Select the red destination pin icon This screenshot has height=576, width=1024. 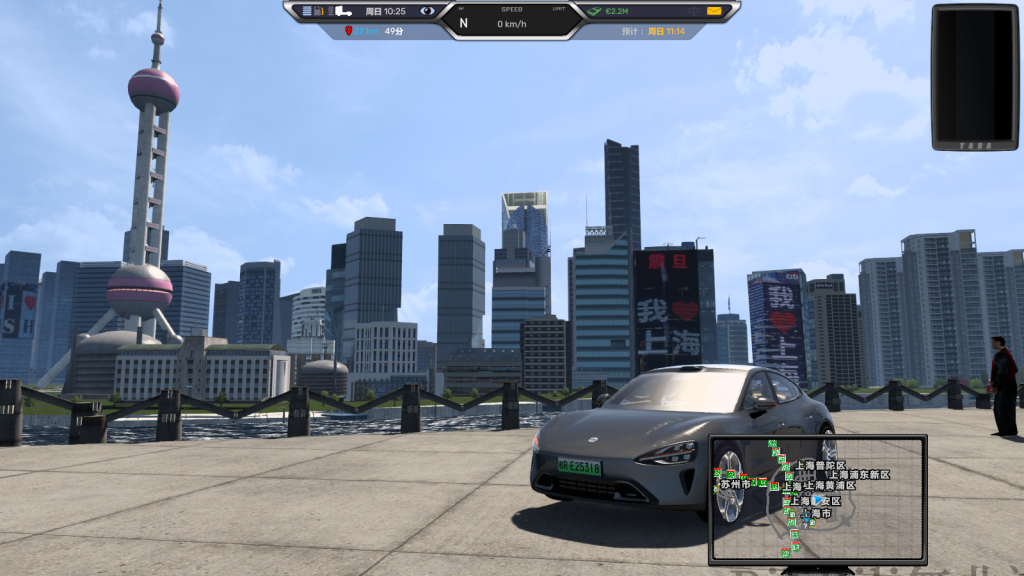tap(348, 31)
